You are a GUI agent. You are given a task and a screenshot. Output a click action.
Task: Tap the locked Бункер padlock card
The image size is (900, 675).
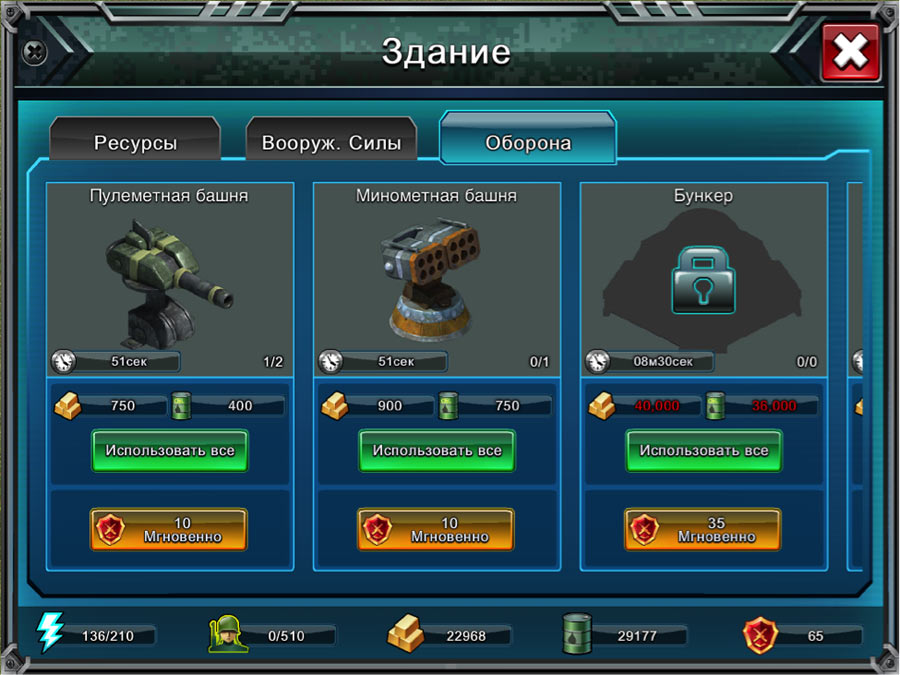[x=704, y=280]
